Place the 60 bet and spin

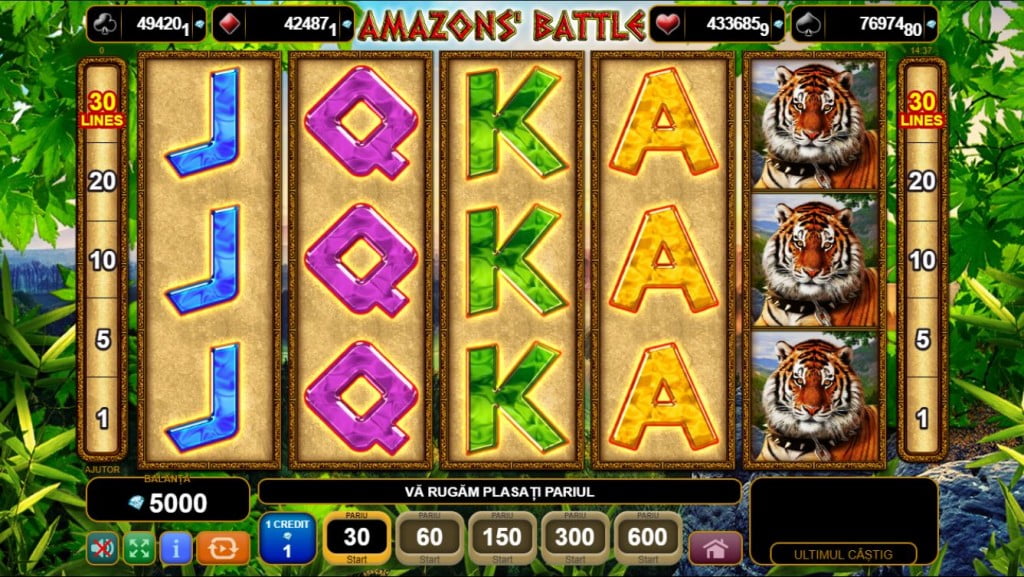point(429,538)
